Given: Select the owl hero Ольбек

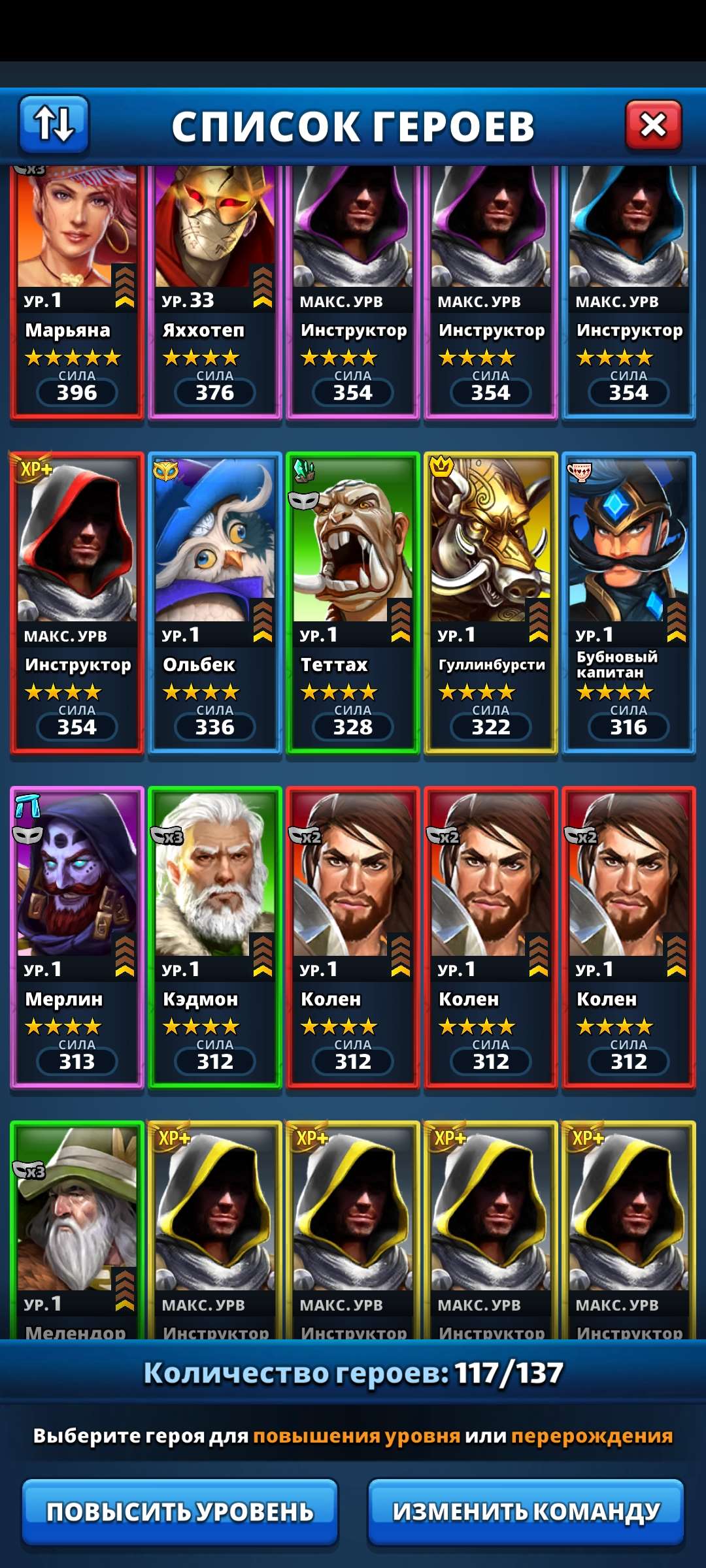Looking at the screenshot, I should (215, 602).
